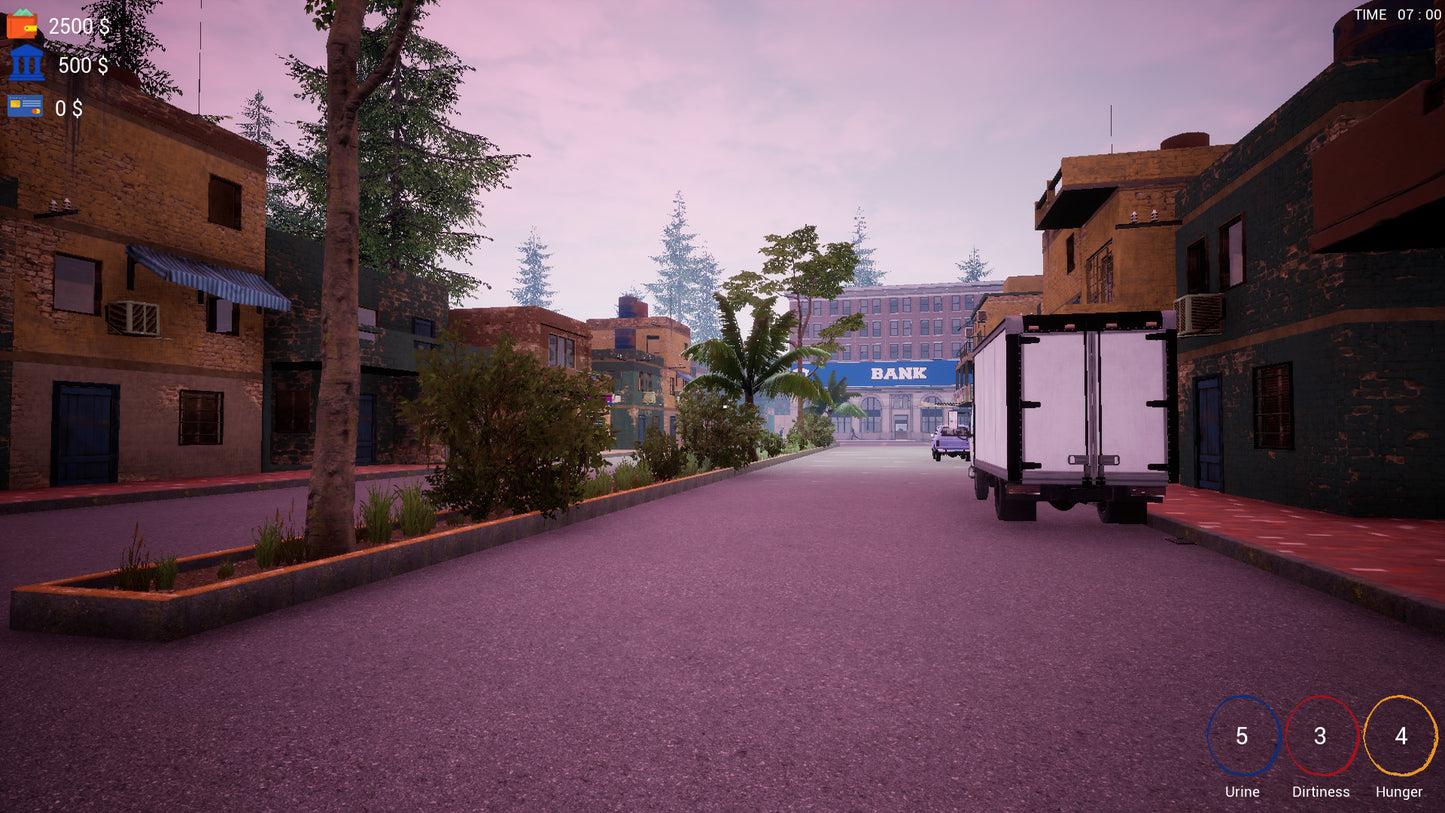
Task: Click the red Dirtiness indicator
Action: pos(1321,738)
